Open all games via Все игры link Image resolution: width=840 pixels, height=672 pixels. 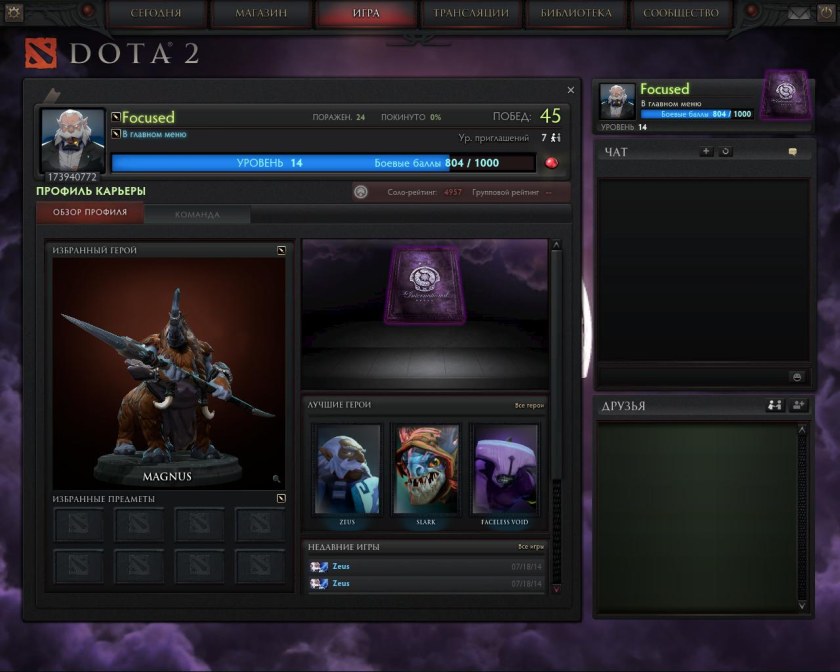tap(530, 547)
